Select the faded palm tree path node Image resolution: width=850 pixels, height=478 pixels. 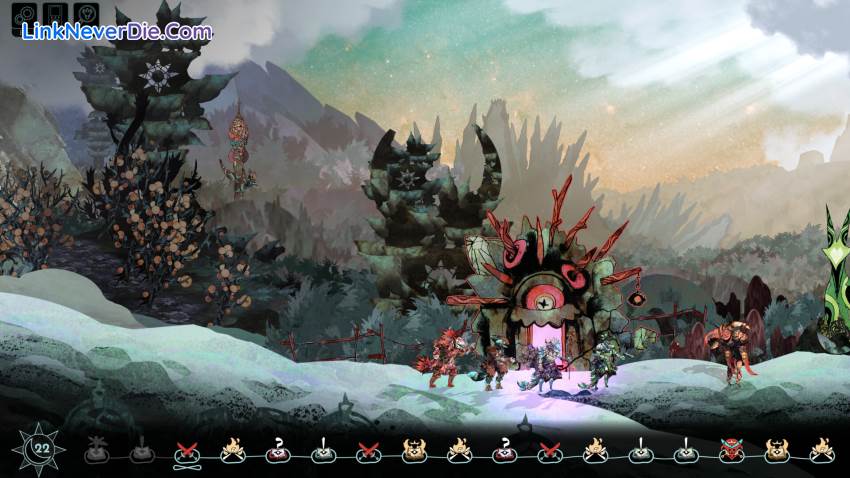pos(96,452)
